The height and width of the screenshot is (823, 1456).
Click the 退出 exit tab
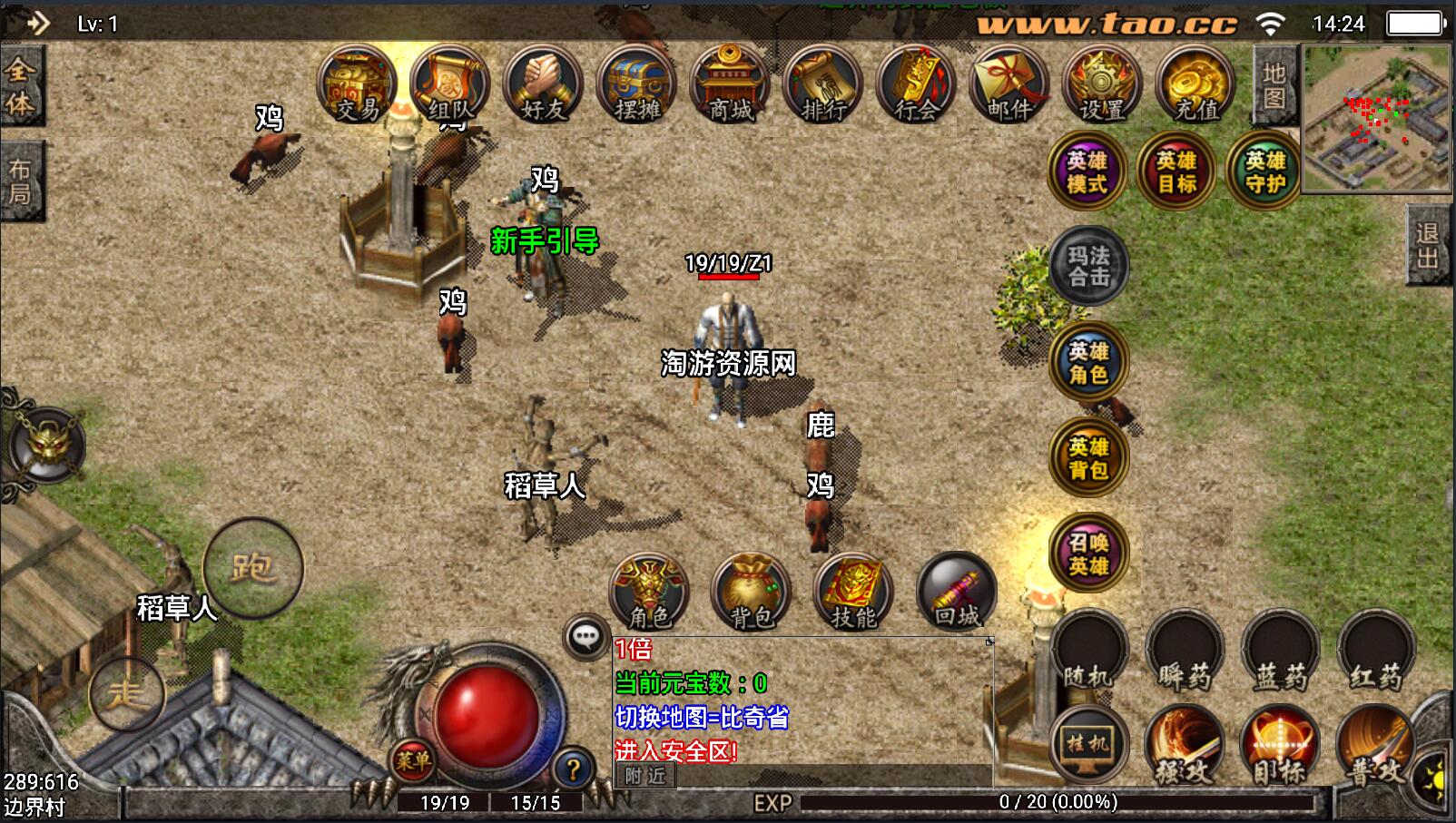(1428, 245)
